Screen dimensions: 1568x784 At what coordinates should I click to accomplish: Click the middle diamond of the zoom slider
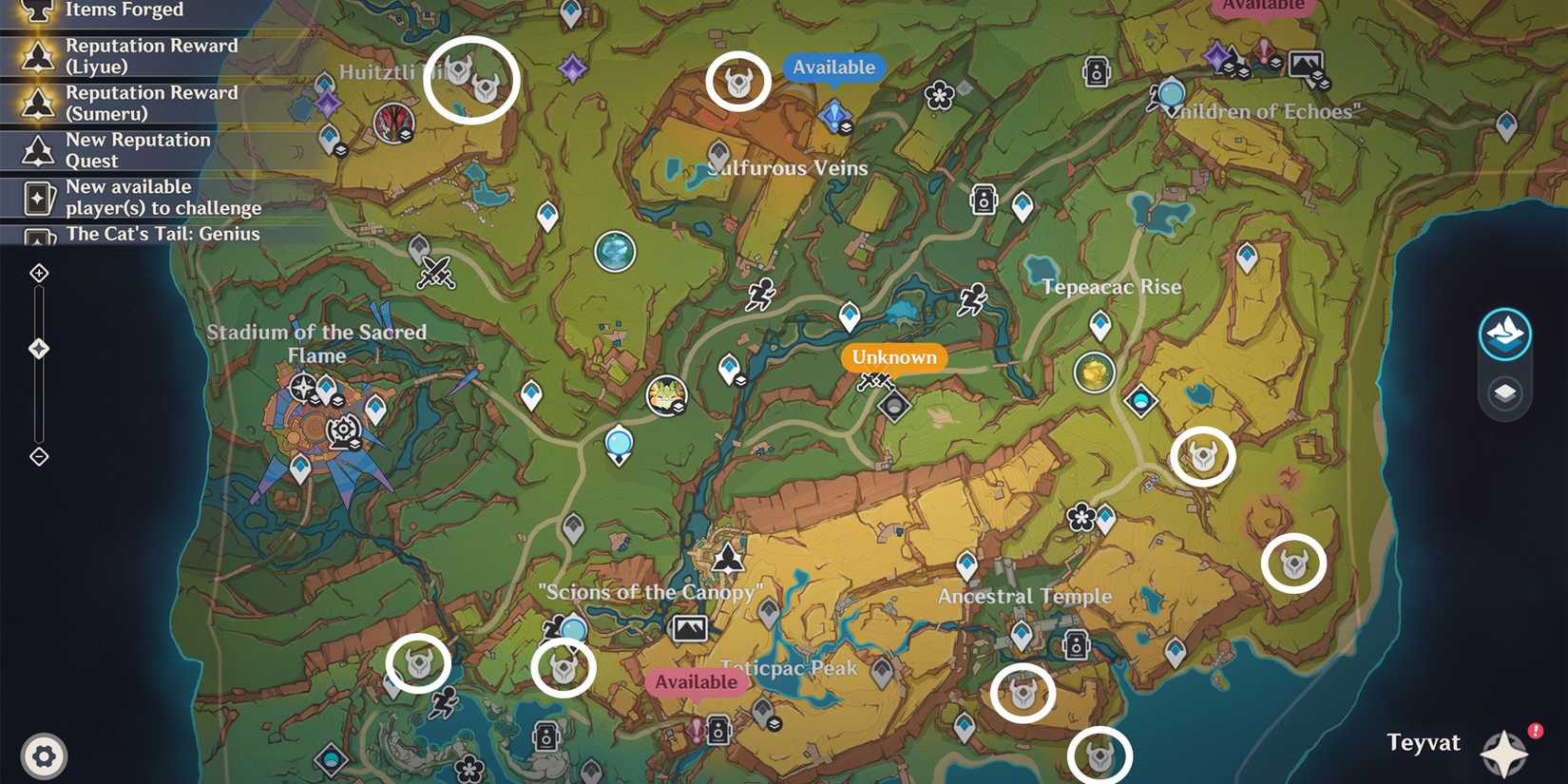[x=39, y=348]
